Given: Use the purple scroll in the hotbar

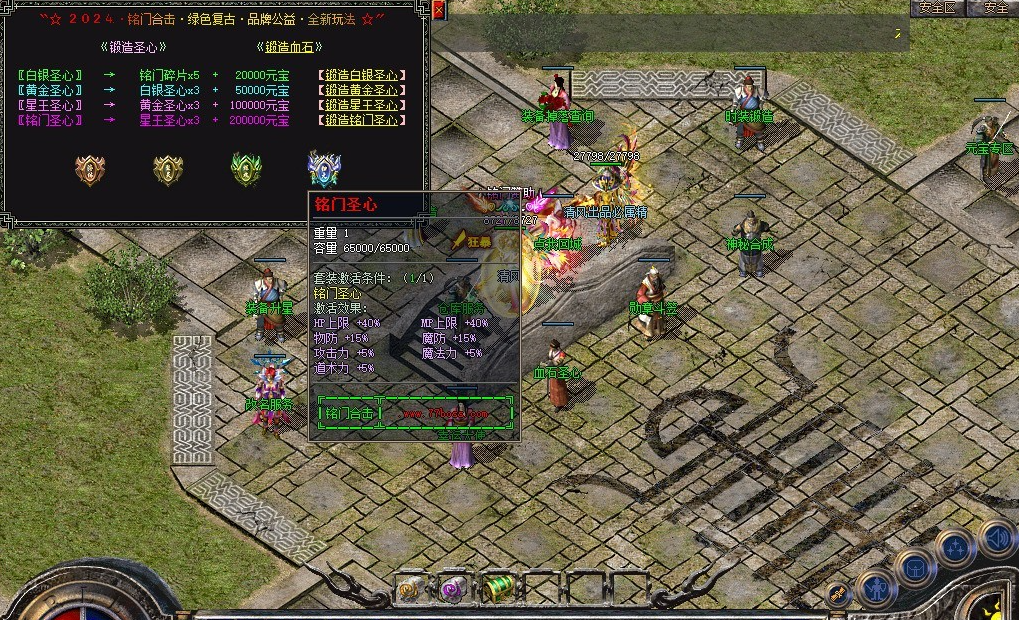Looking at the screenshot, I should pos(453,589).
